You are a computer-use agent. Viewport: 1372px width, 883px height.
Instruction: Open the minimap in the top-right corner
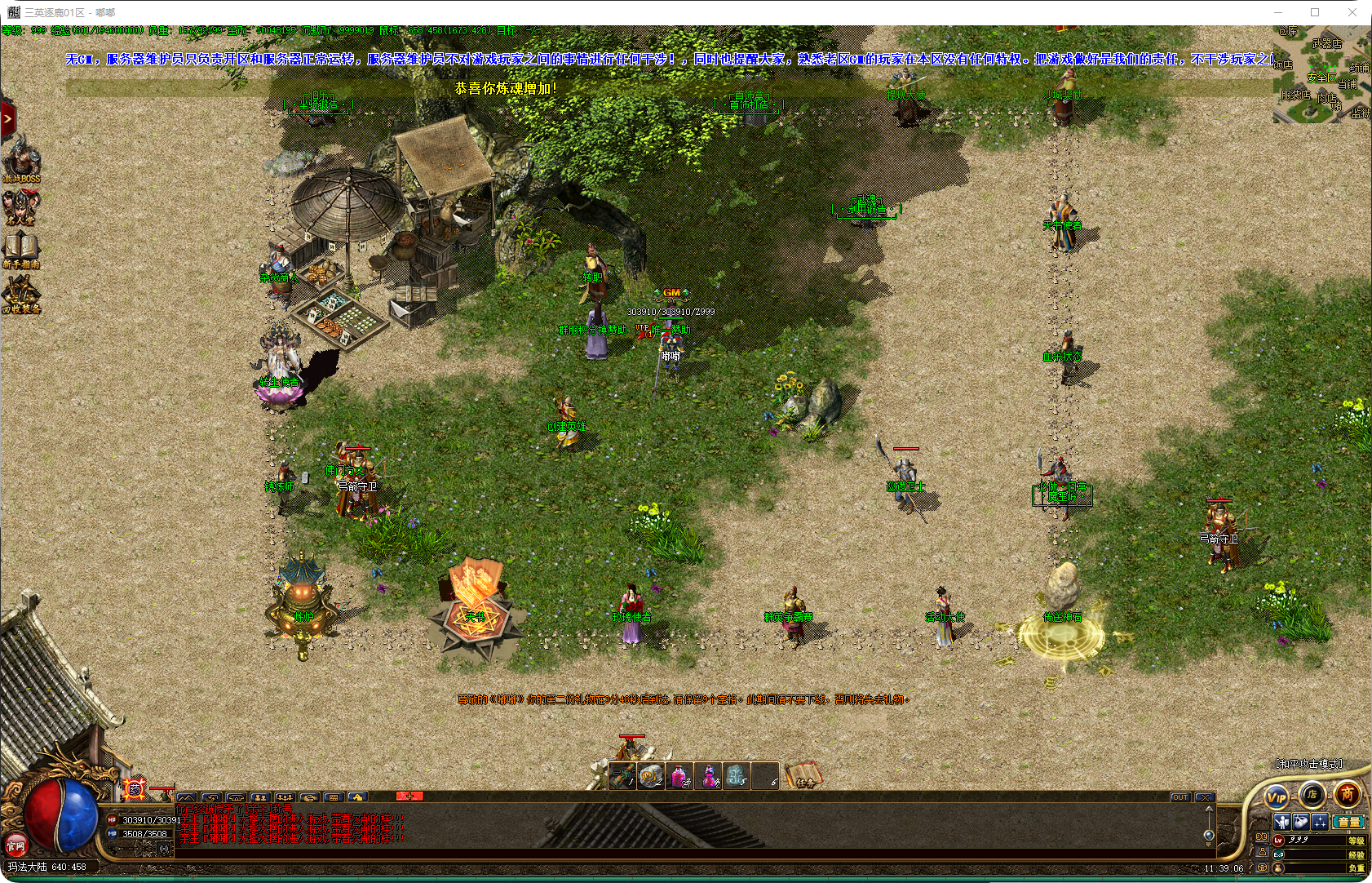(x=1321, y=75)
